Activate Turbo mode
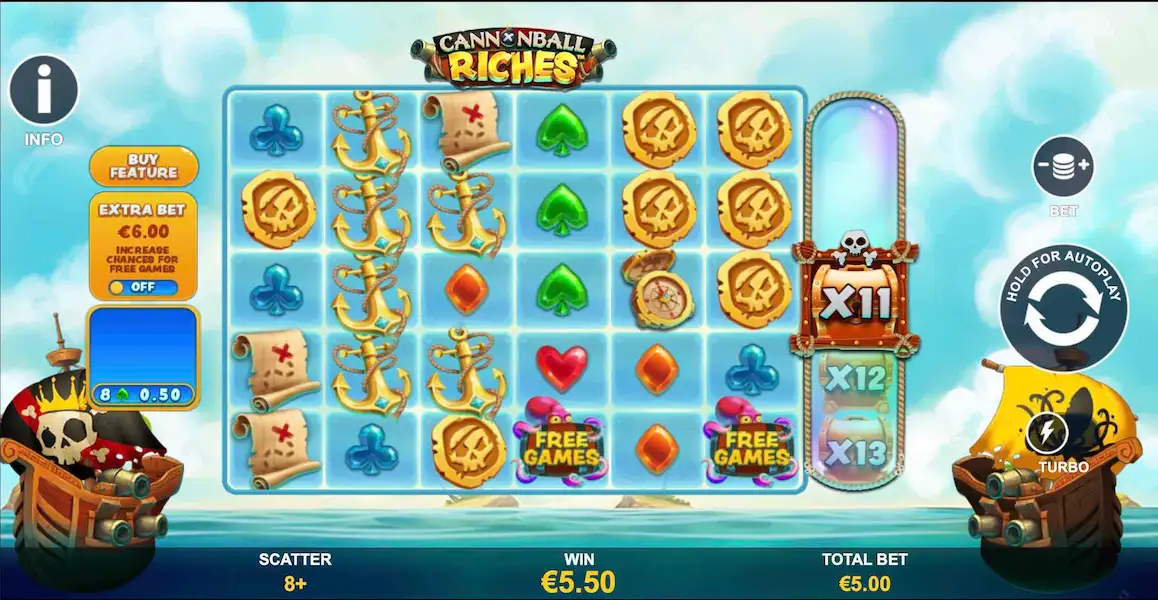The height and width of the screenshot is (600, 1158). pyautogui.click(x=1048, y=433)
